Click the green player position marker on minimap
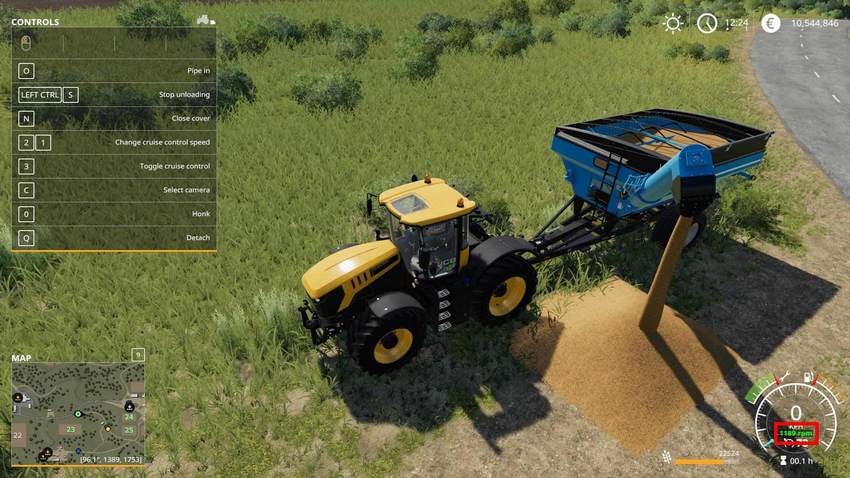 point(77,414)
